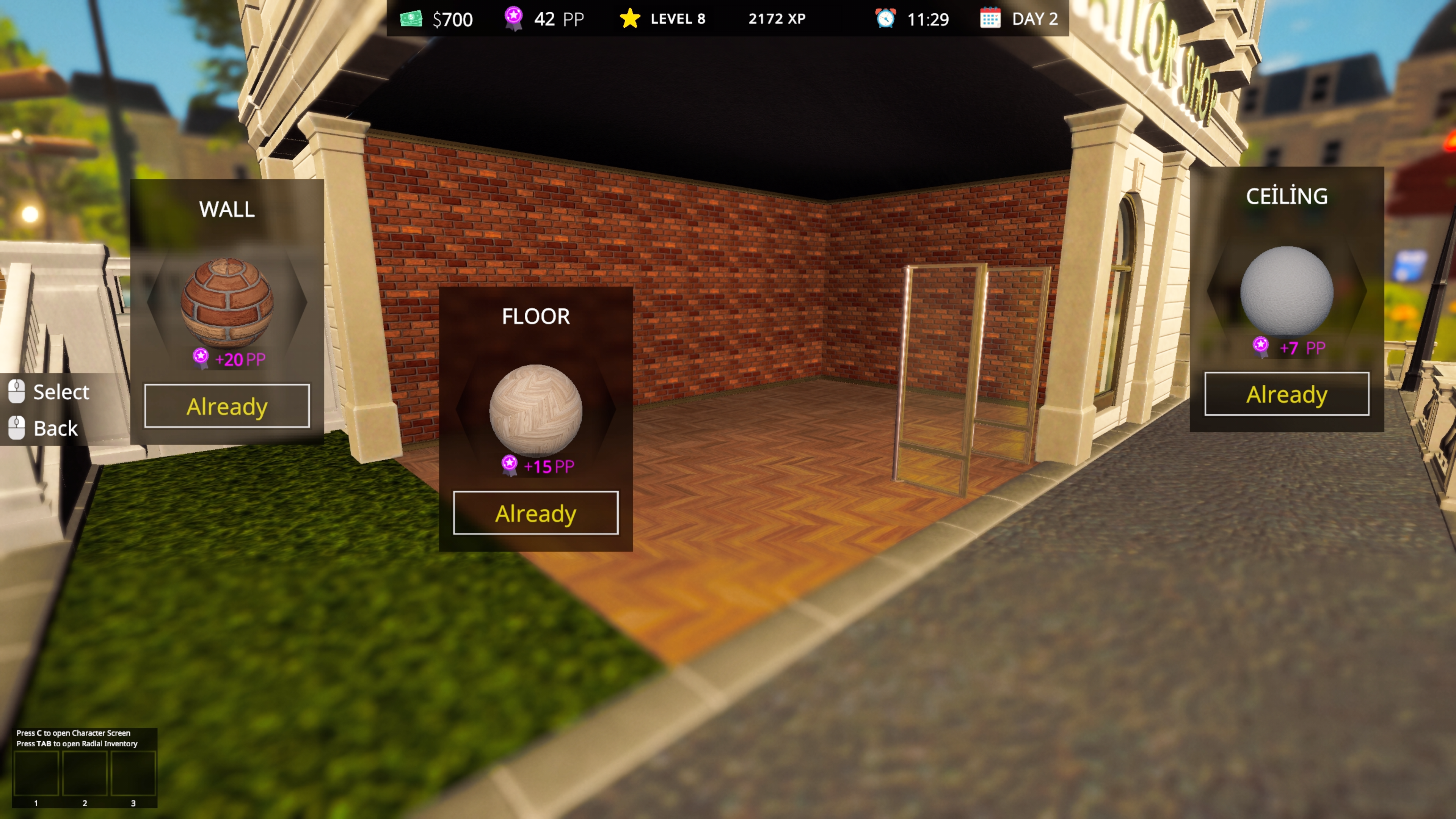This screenshot has width=1456, height=819.
Task: Select the brick wall material sphere
Action: coord(227,302)
